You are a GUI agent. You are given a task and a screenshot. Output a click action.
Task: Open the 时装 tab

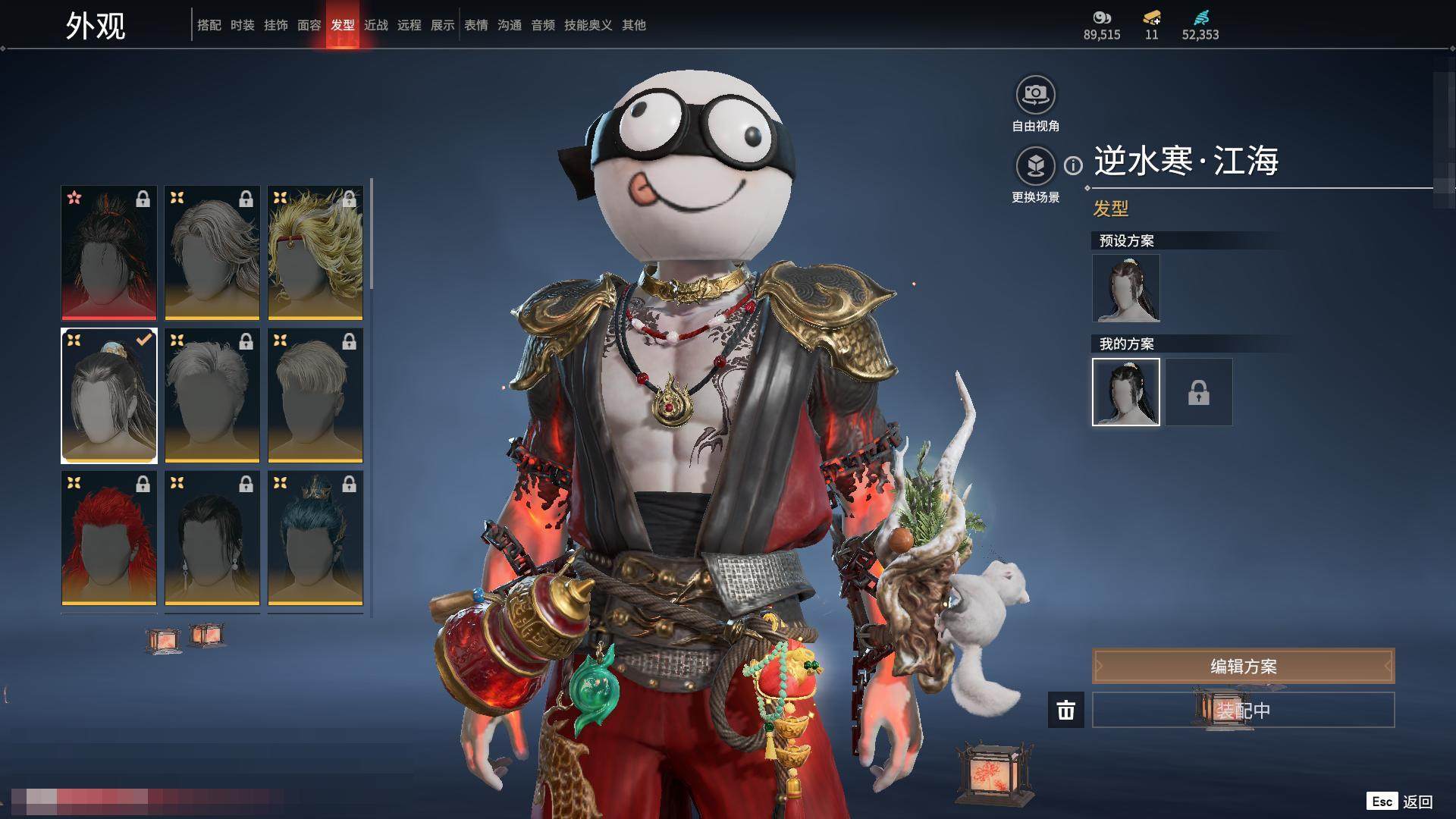tap(242, 25)
